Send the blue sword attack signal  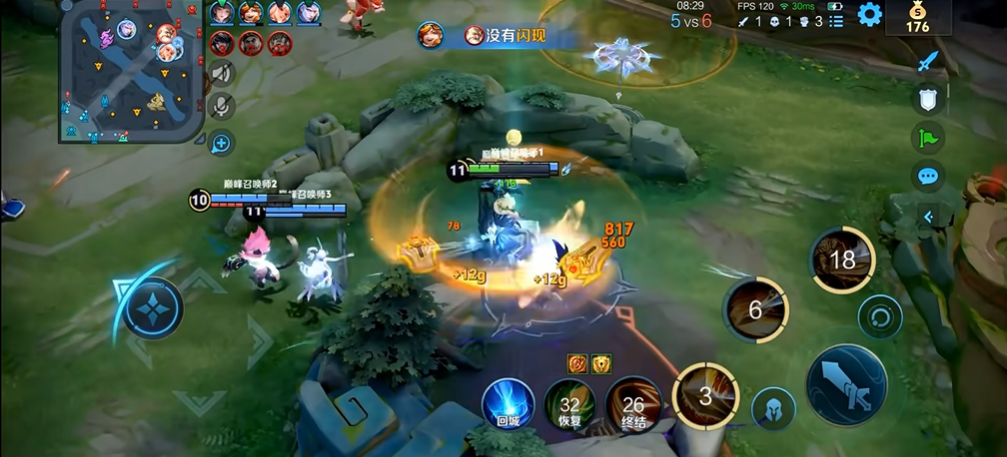tap(928, 62)
